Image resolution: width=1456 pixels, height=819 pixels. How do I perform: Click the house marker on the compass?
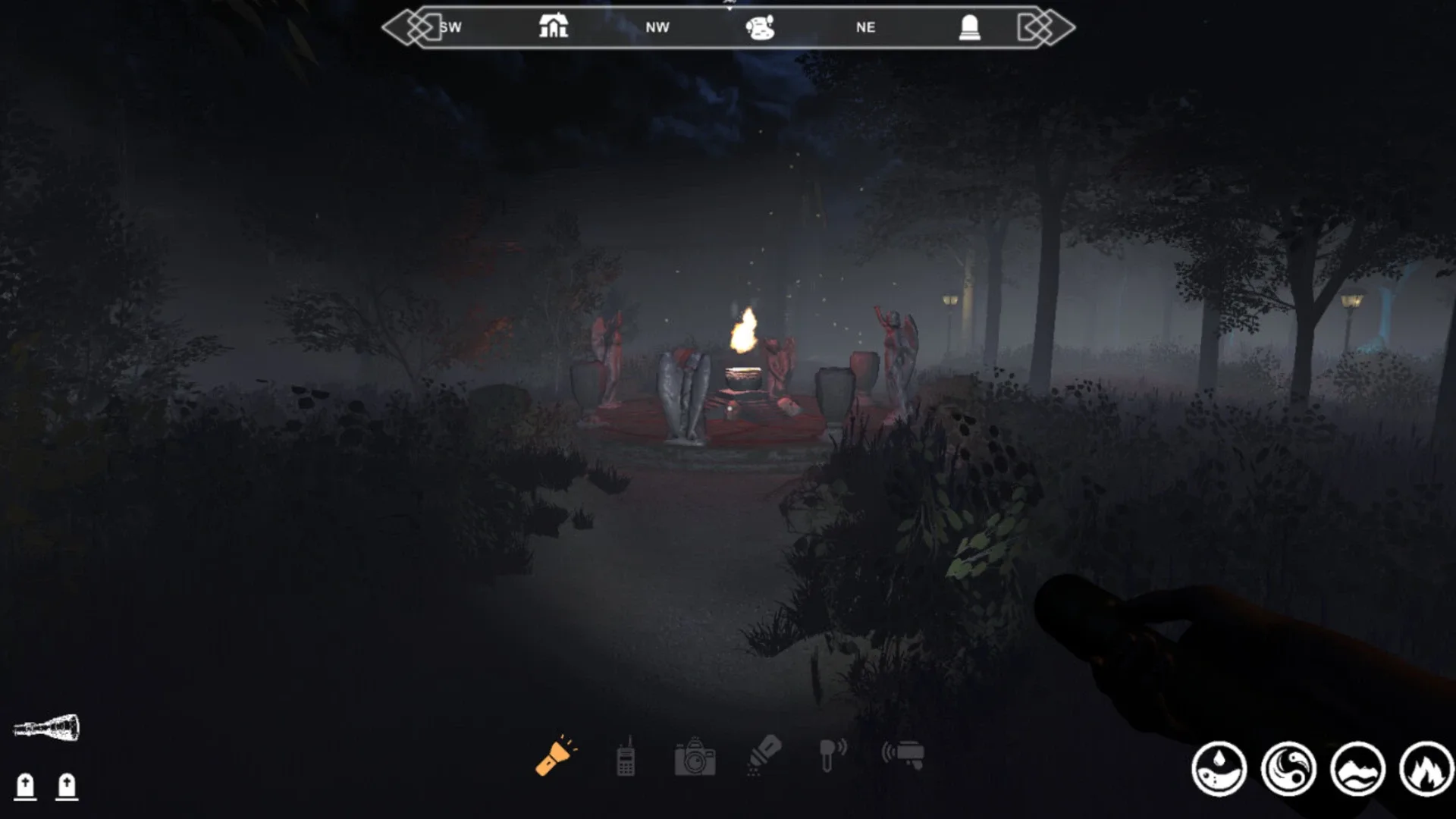tap(553, 25)
